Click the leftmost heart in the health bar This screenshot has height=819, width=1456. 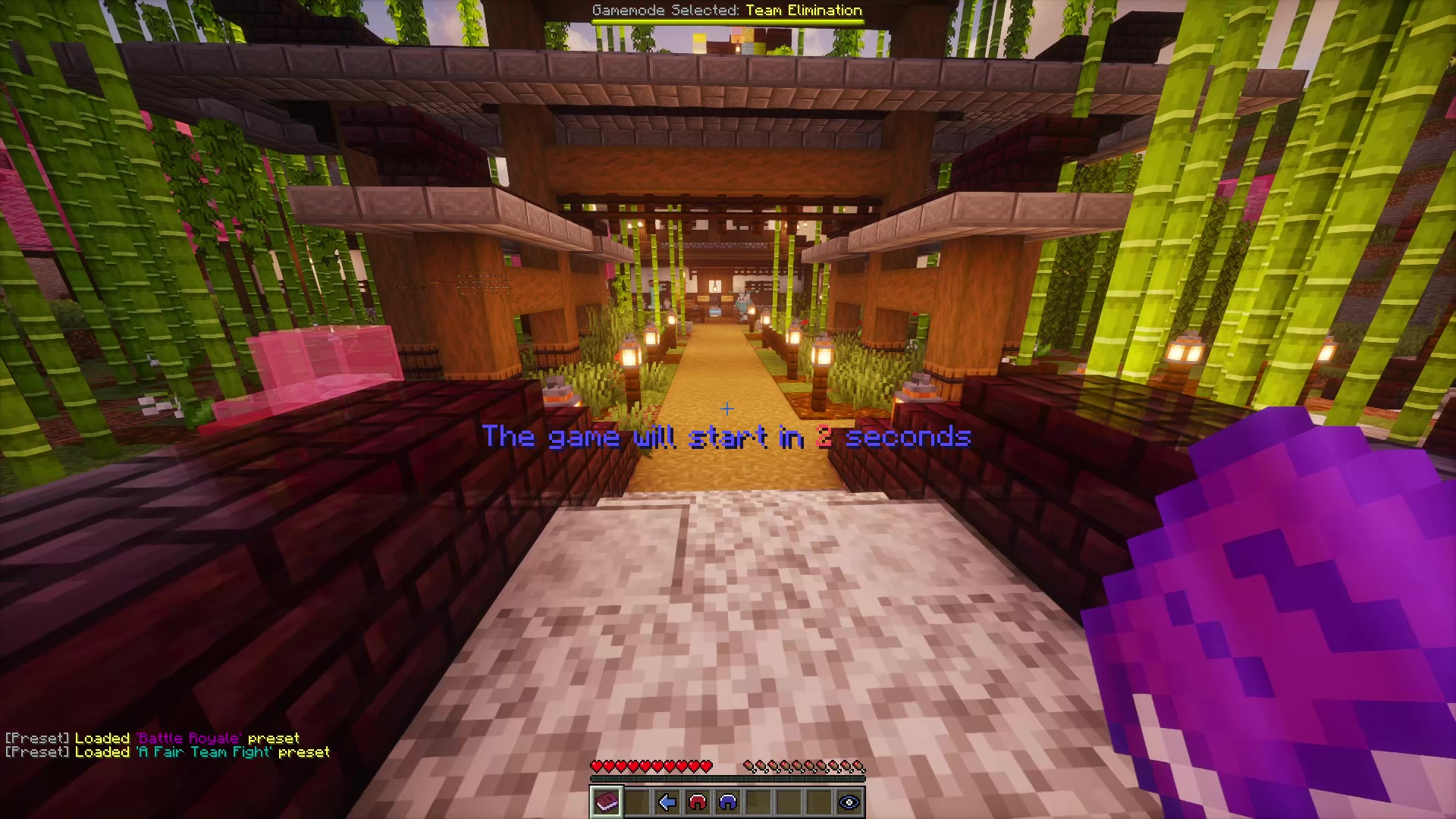point(596,764)
